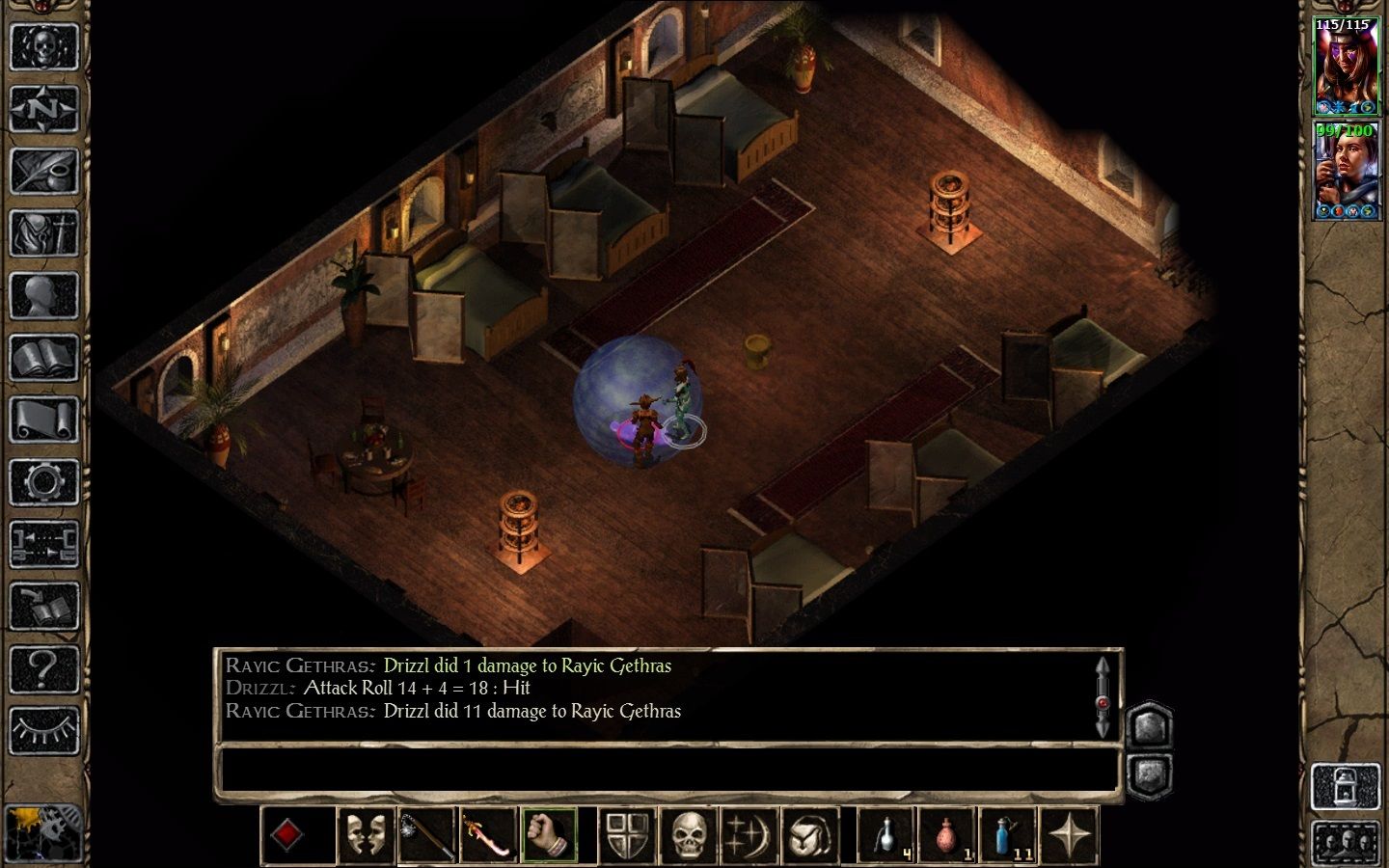Open the mage spellbook
This screenshot has width=1389, height=868.
click(43, 358)
